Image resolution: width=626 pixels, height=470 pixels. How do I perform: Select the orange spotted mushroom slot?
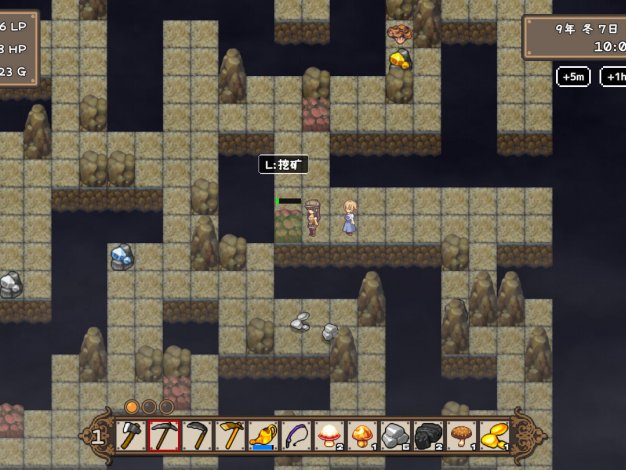[x=362, y=435]
